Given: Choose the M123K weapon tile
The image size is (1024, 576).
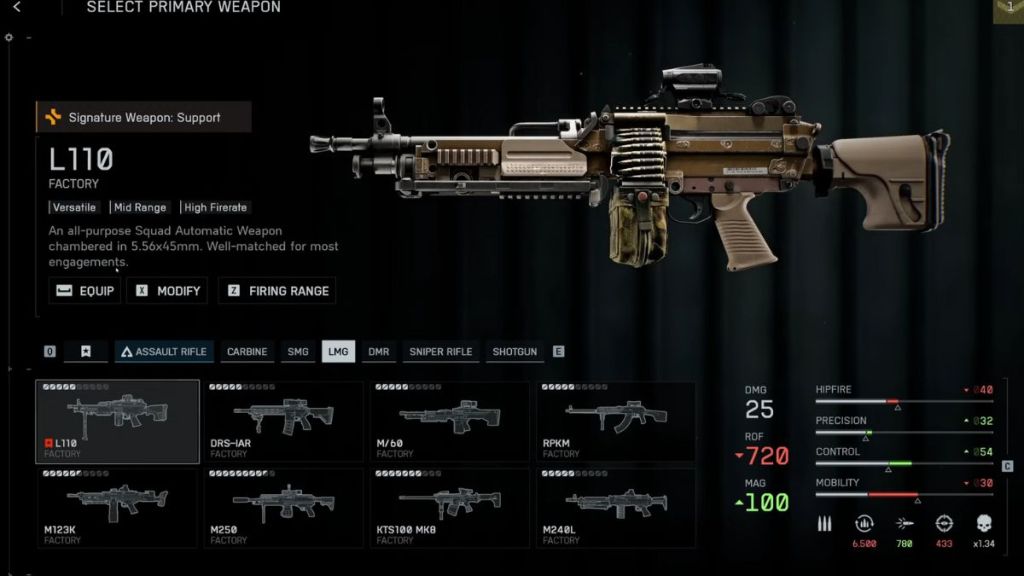Looking at the screenshot, I should 118,508.
